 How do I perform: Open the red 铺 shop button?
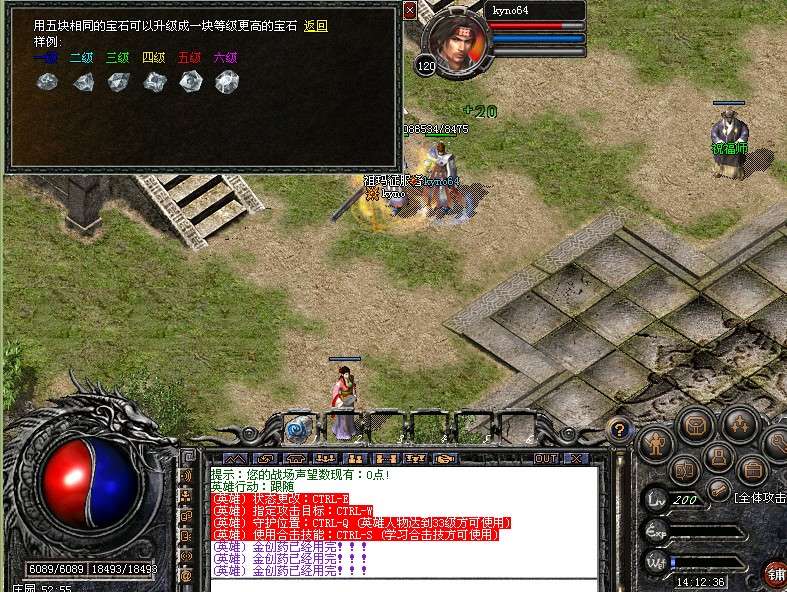776,574
